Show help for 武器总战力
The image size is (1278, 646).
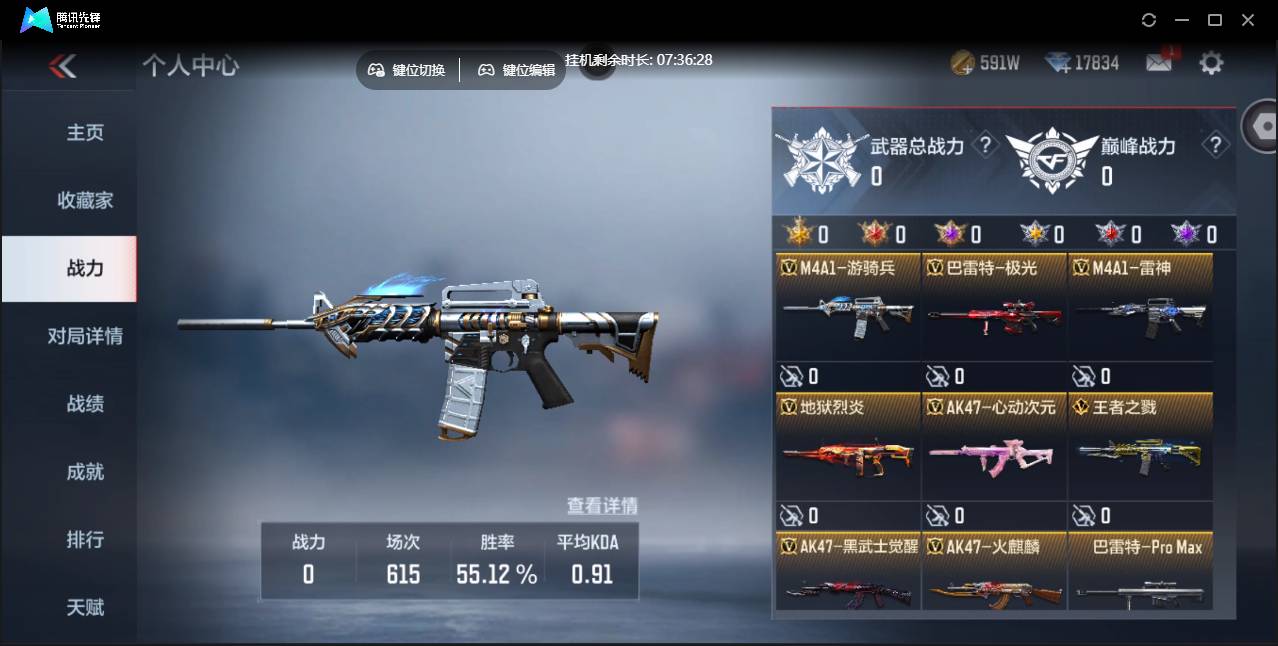pyautogui.click(x=985, y=146)
